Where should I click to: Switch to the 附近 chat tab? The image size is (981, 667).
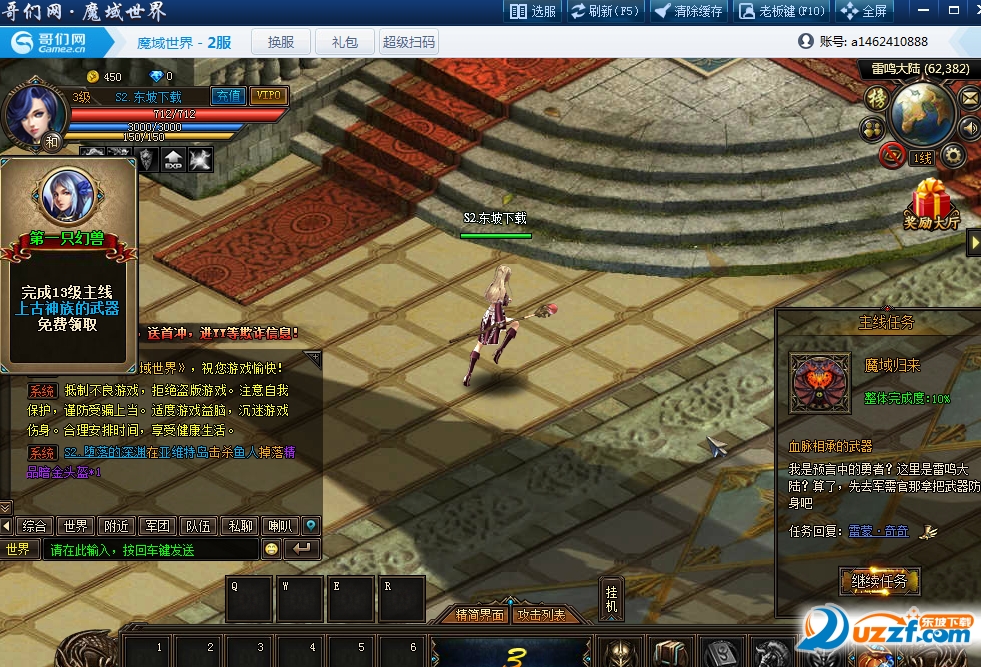[116, 526]
